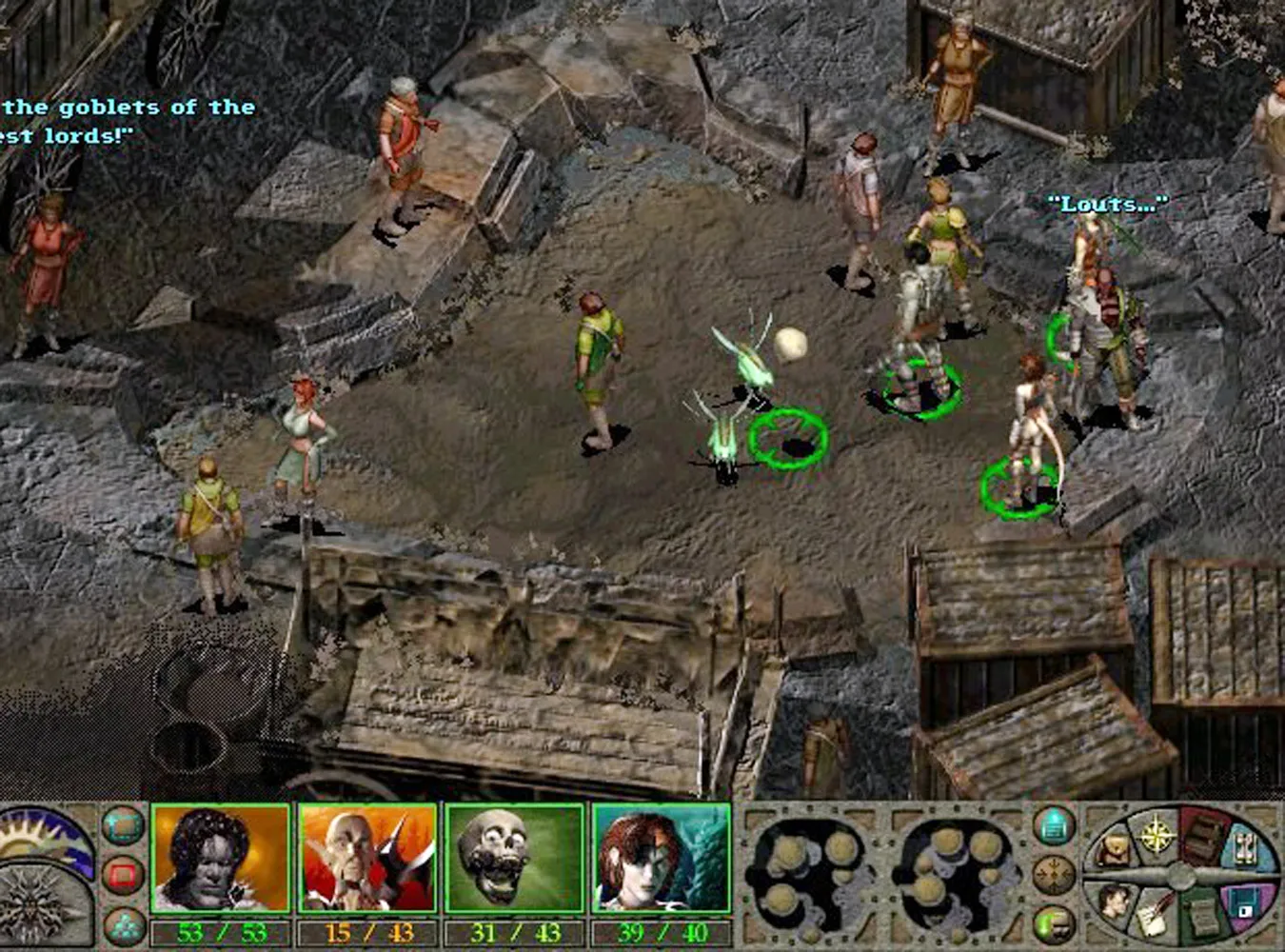Open the area map via the compass icon
Image resolution: width=1285 pixels, height=952 pixels.
click(1154, 834)
